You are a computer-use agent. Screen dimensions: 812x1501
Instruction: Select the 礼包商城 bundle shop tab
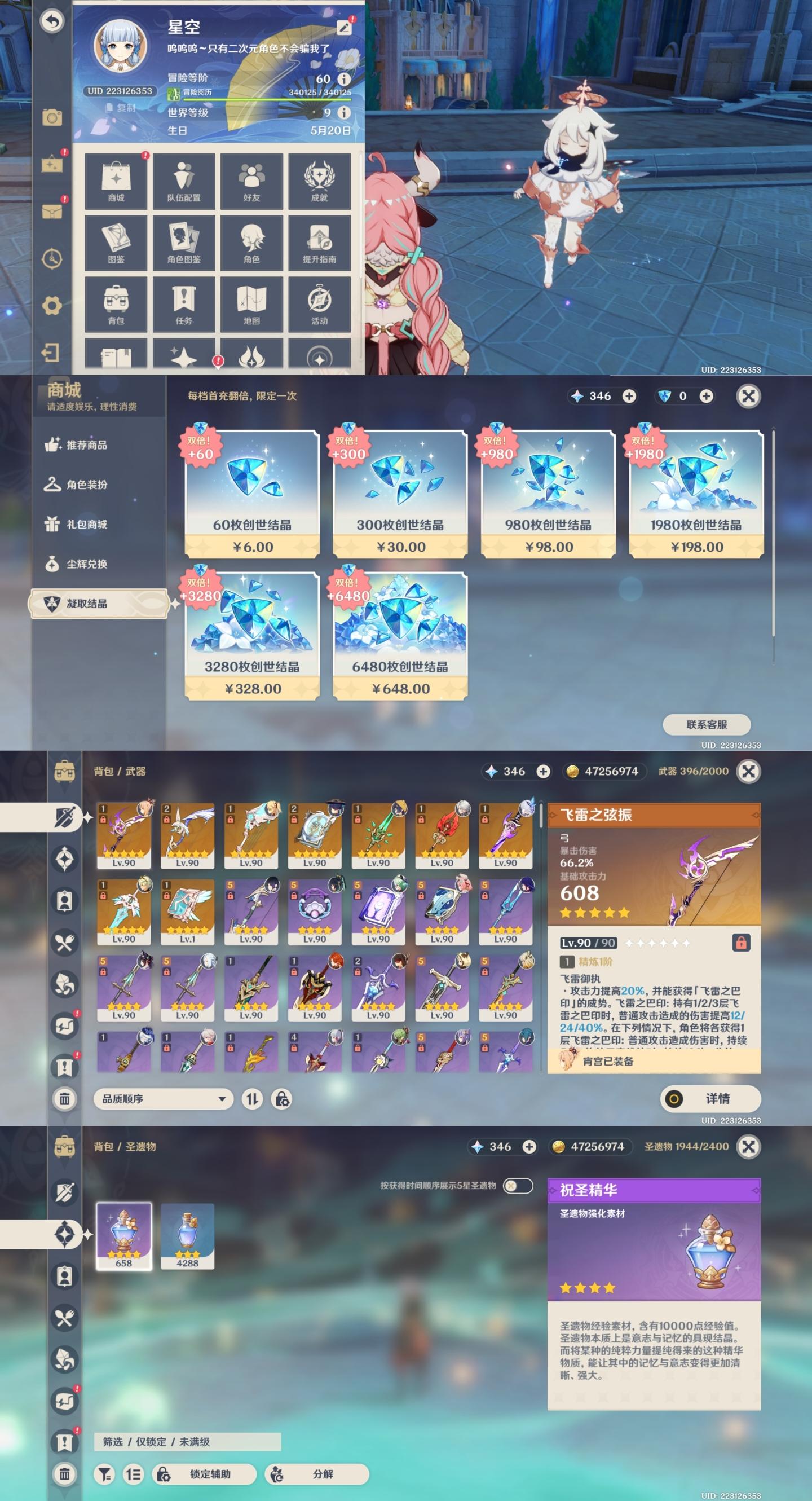[x=87, y=525]
